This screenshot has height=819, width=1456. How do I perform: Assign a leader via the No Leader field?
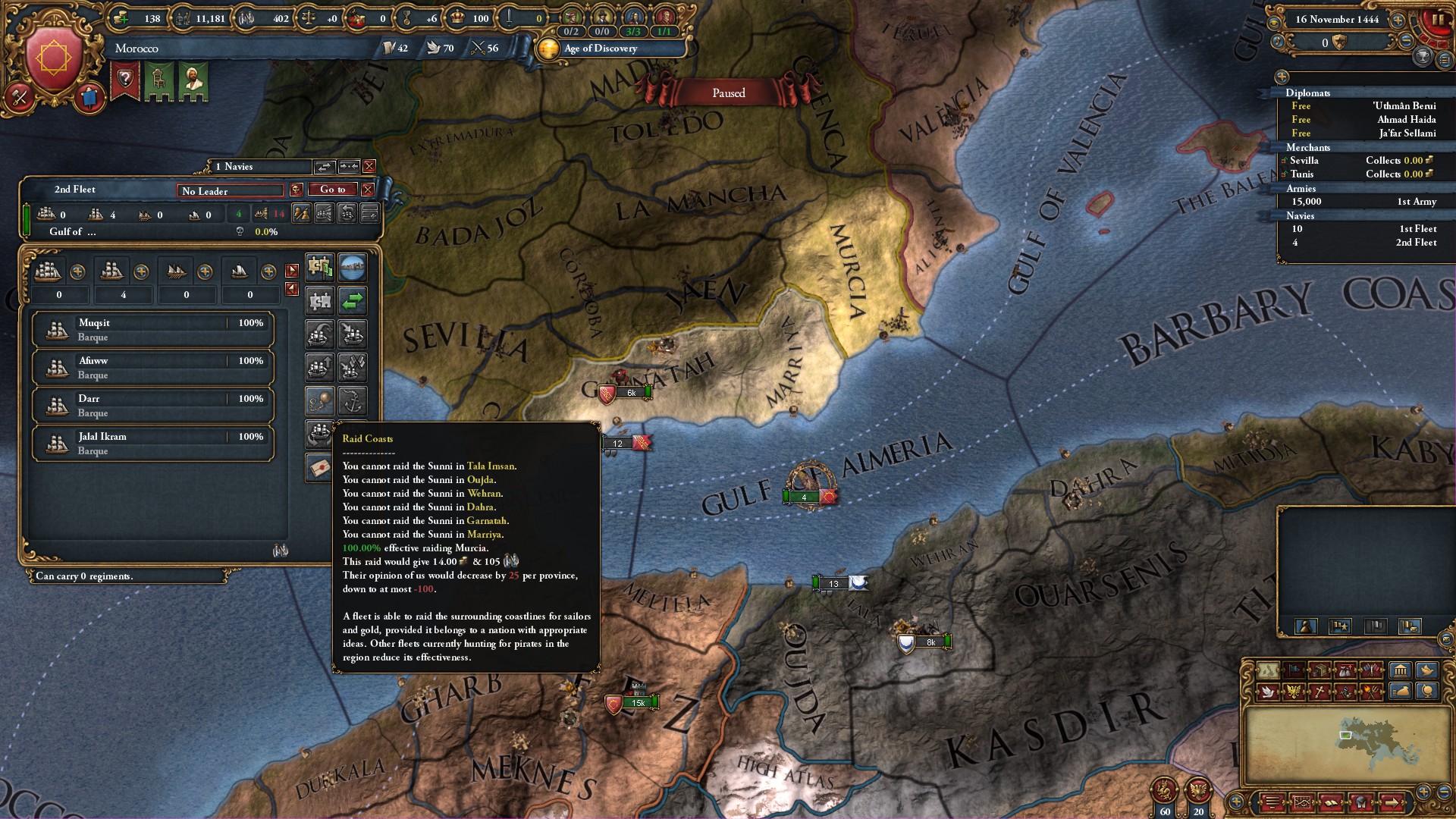231,191
